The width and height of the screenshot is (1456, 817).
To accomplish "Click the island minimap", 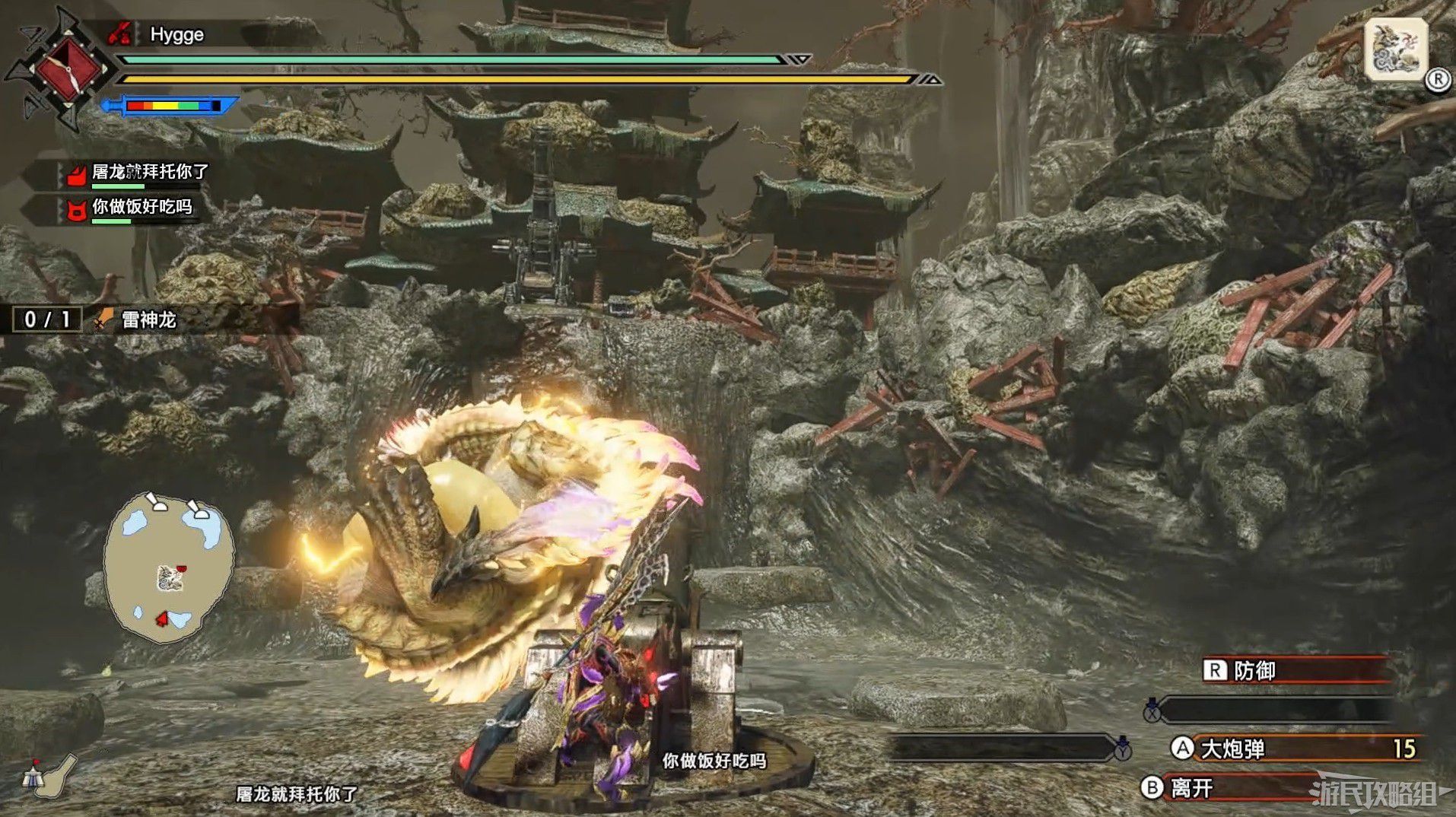I will point(169,563).
